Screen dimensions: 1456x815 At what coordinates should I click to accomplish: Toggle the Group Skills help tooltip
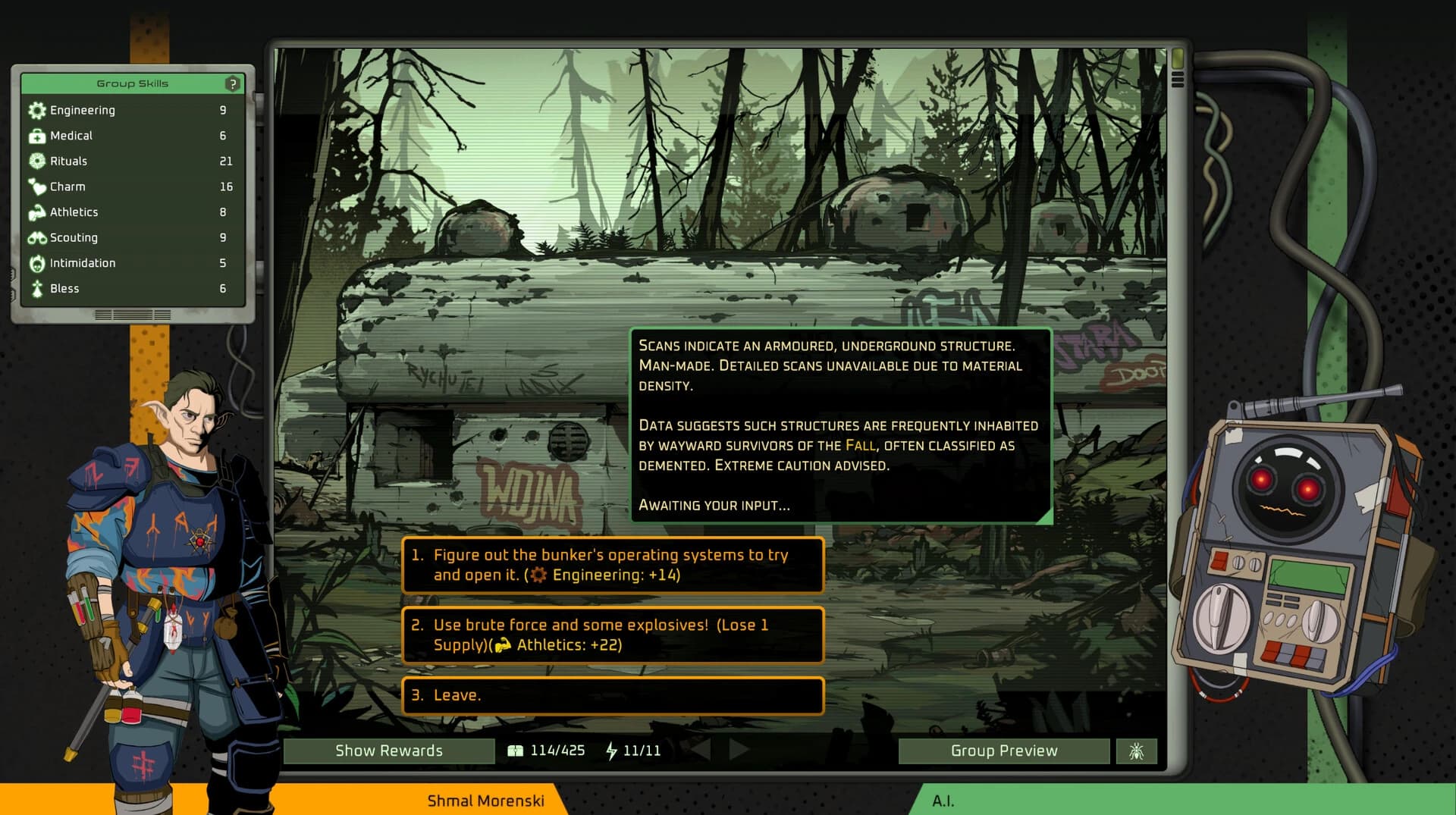(234, 83)
